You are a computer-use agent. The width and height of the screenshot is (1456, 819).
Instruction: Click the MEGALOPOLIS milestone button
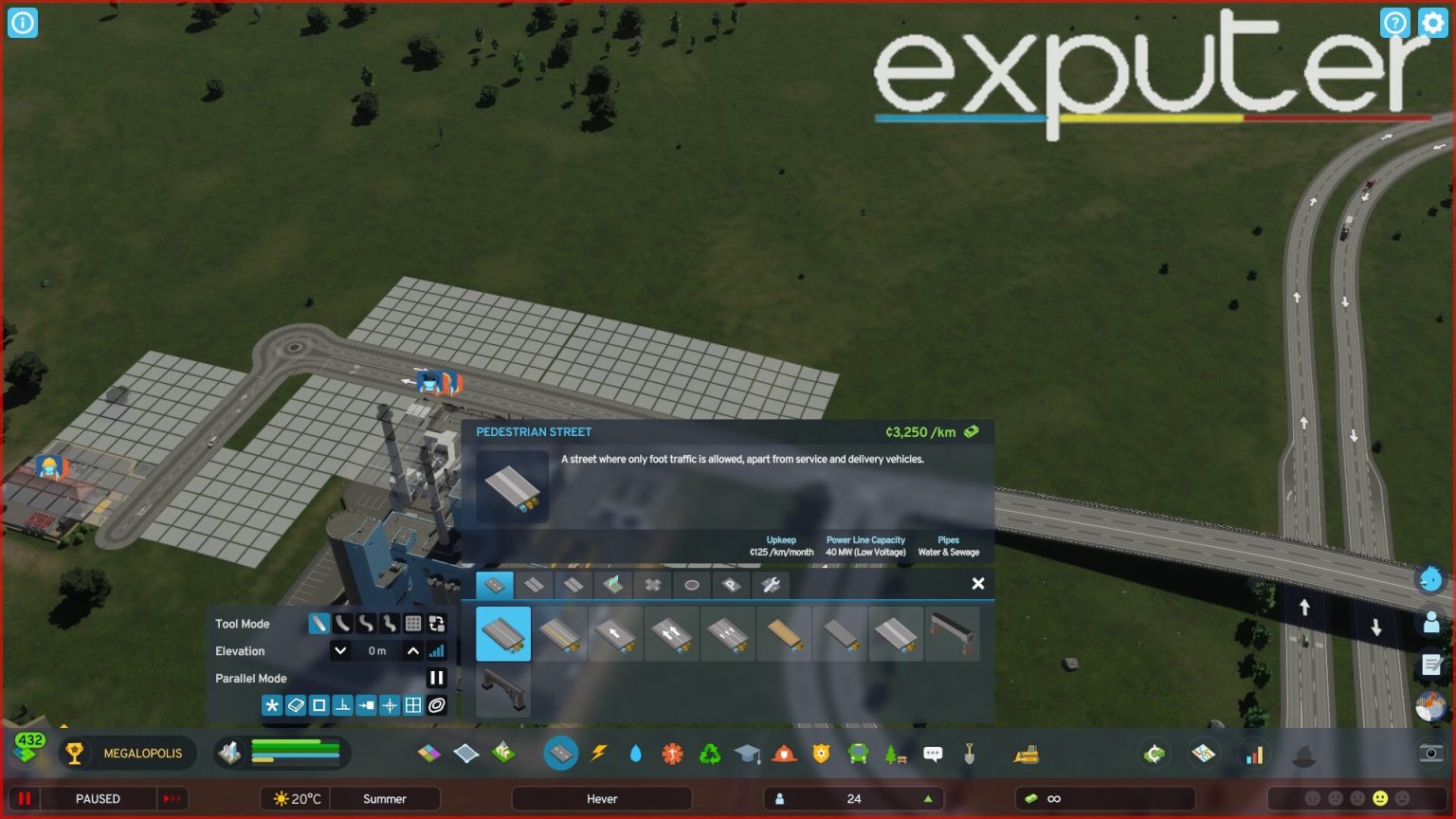tap(127, 754)
